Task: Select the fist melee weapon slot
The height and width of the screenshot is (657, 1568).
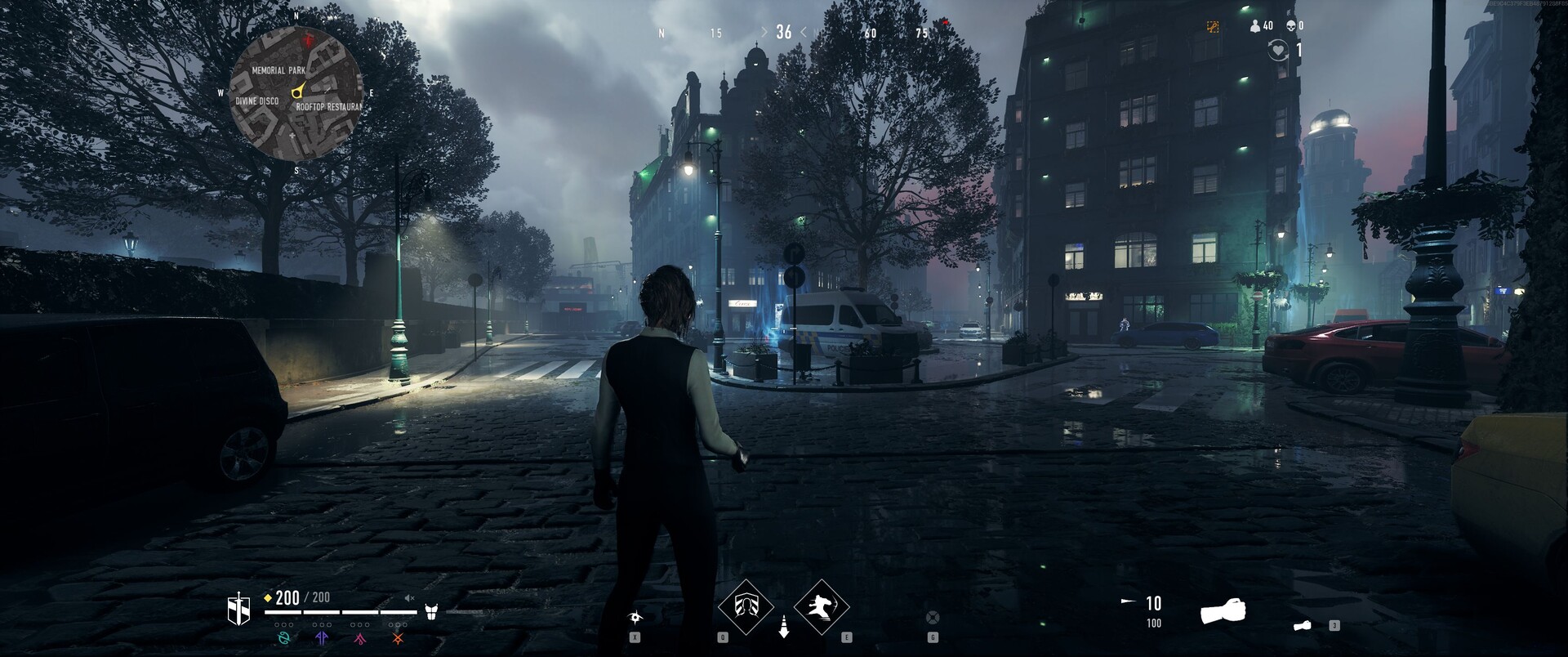Action: pyautogui.click(x=1222, y=611)
